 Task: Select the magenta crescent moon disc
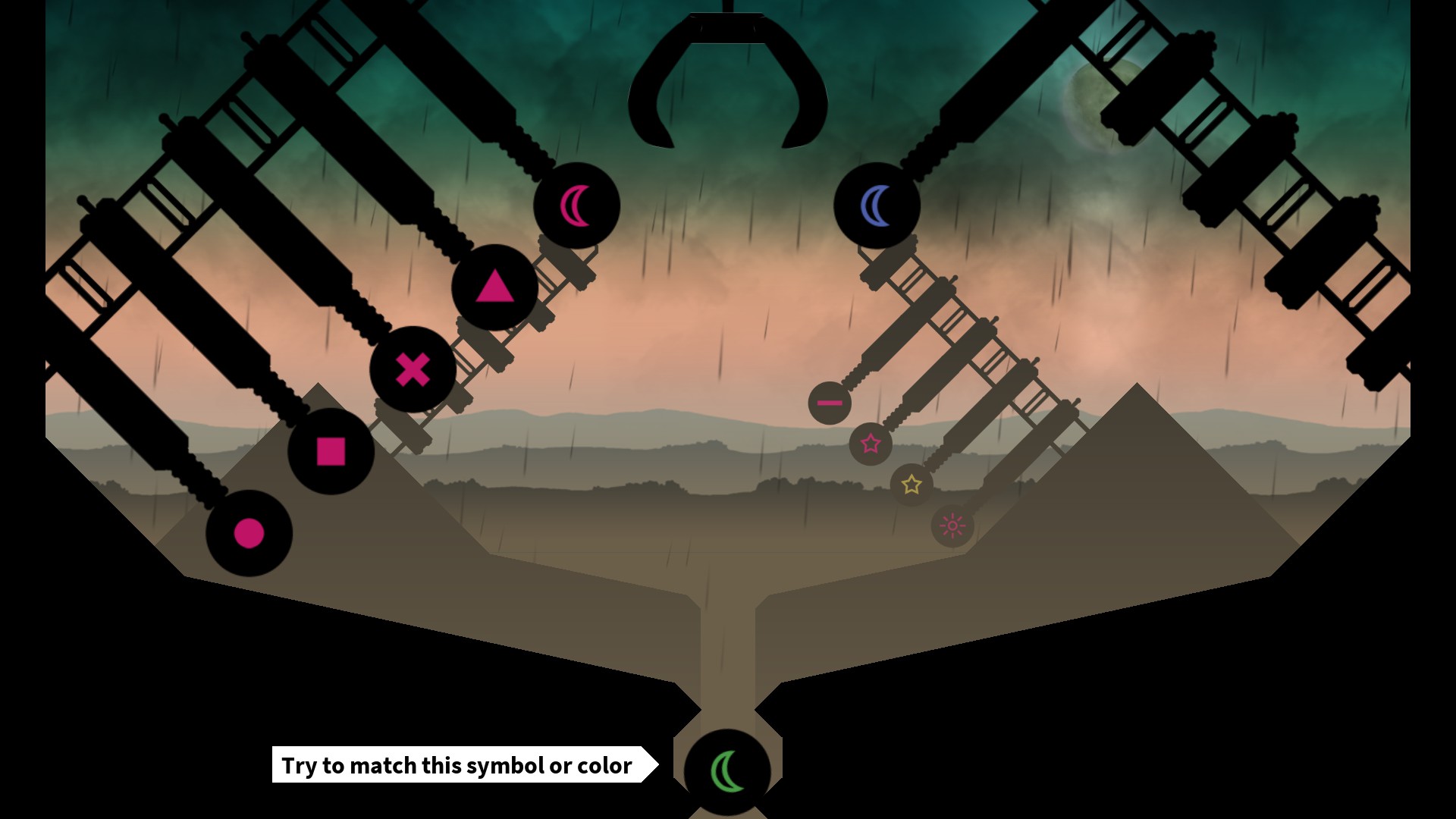tap(576, 206)
